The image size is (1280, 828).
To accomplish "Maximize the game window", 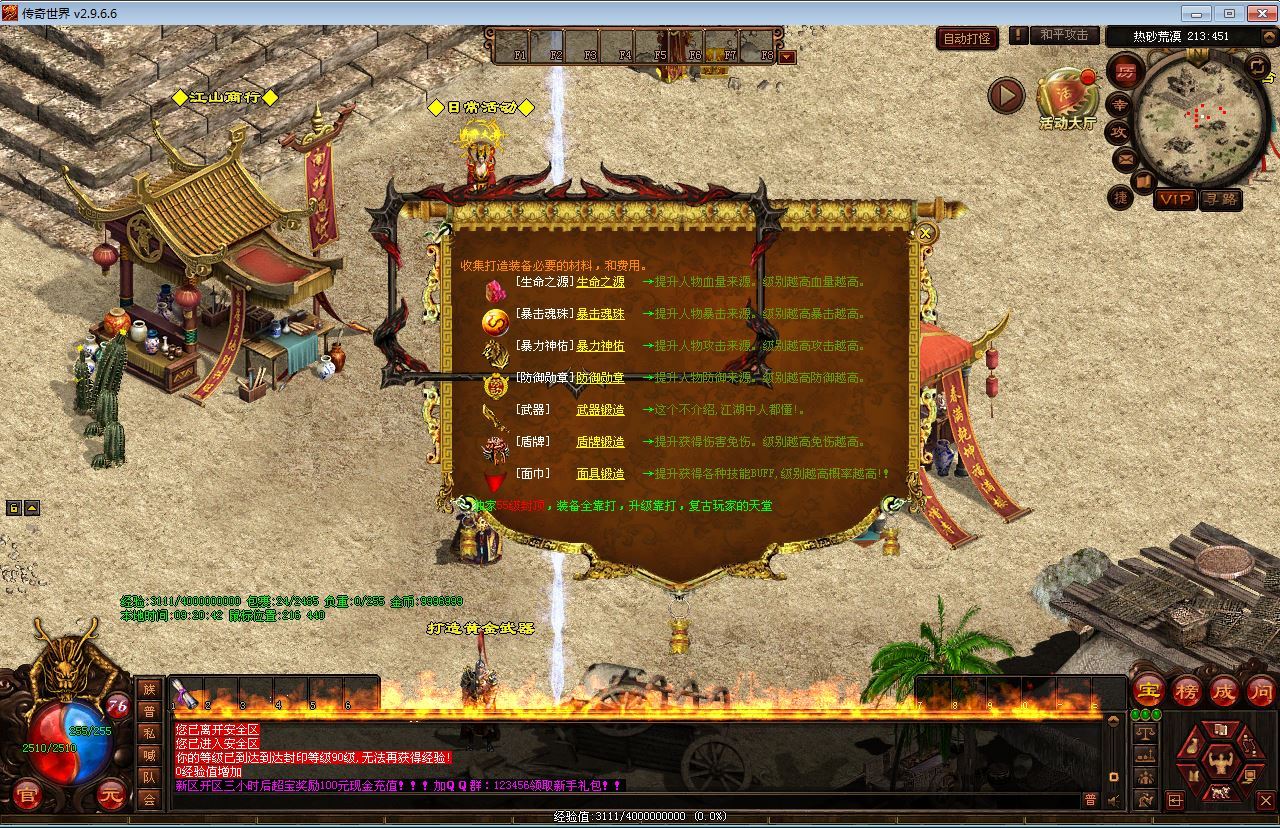I will pyautogui.click(x=1229, y=13).
